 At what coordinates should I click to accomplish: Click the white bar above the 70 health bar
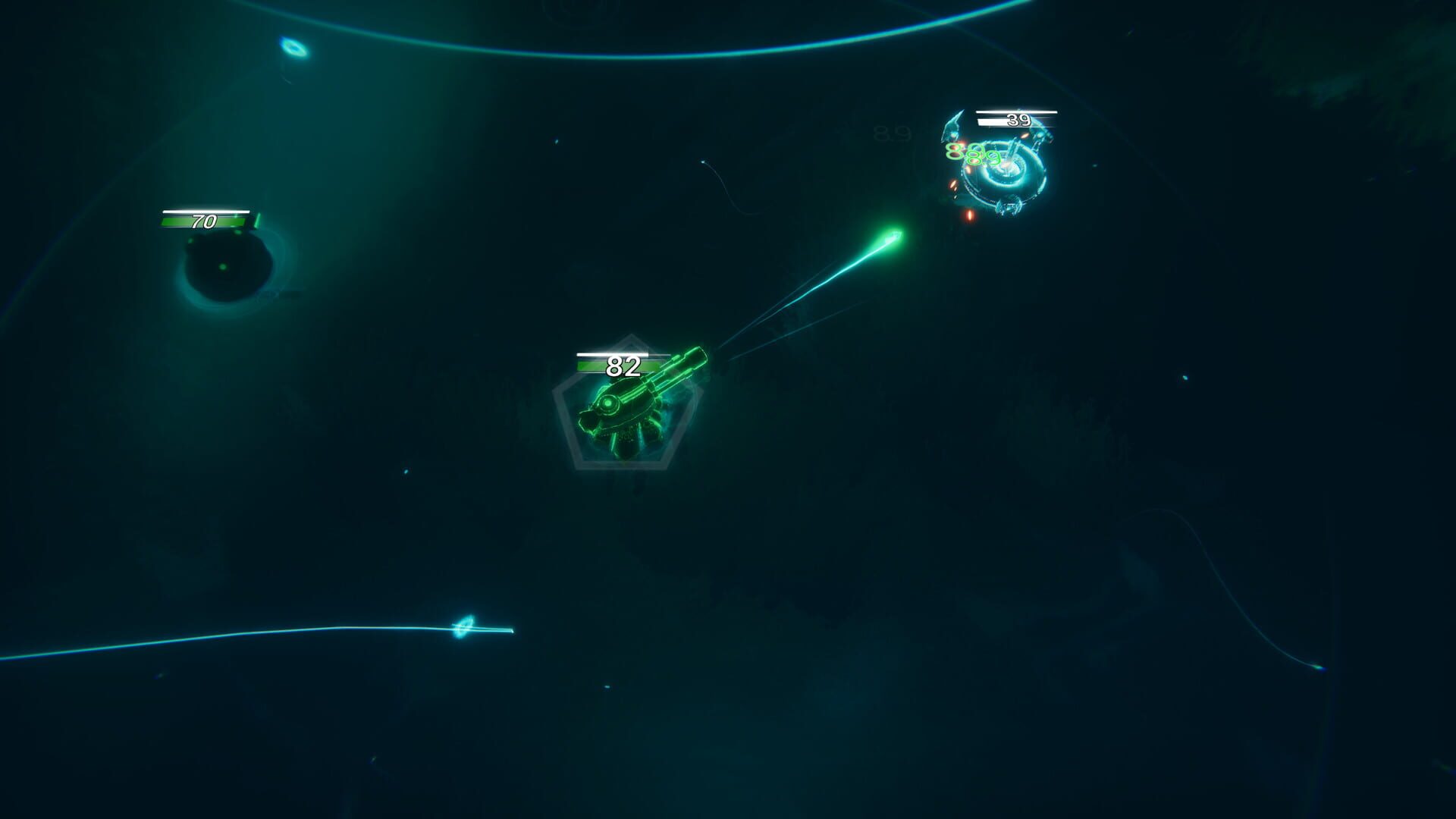click(x=205, y=212)
